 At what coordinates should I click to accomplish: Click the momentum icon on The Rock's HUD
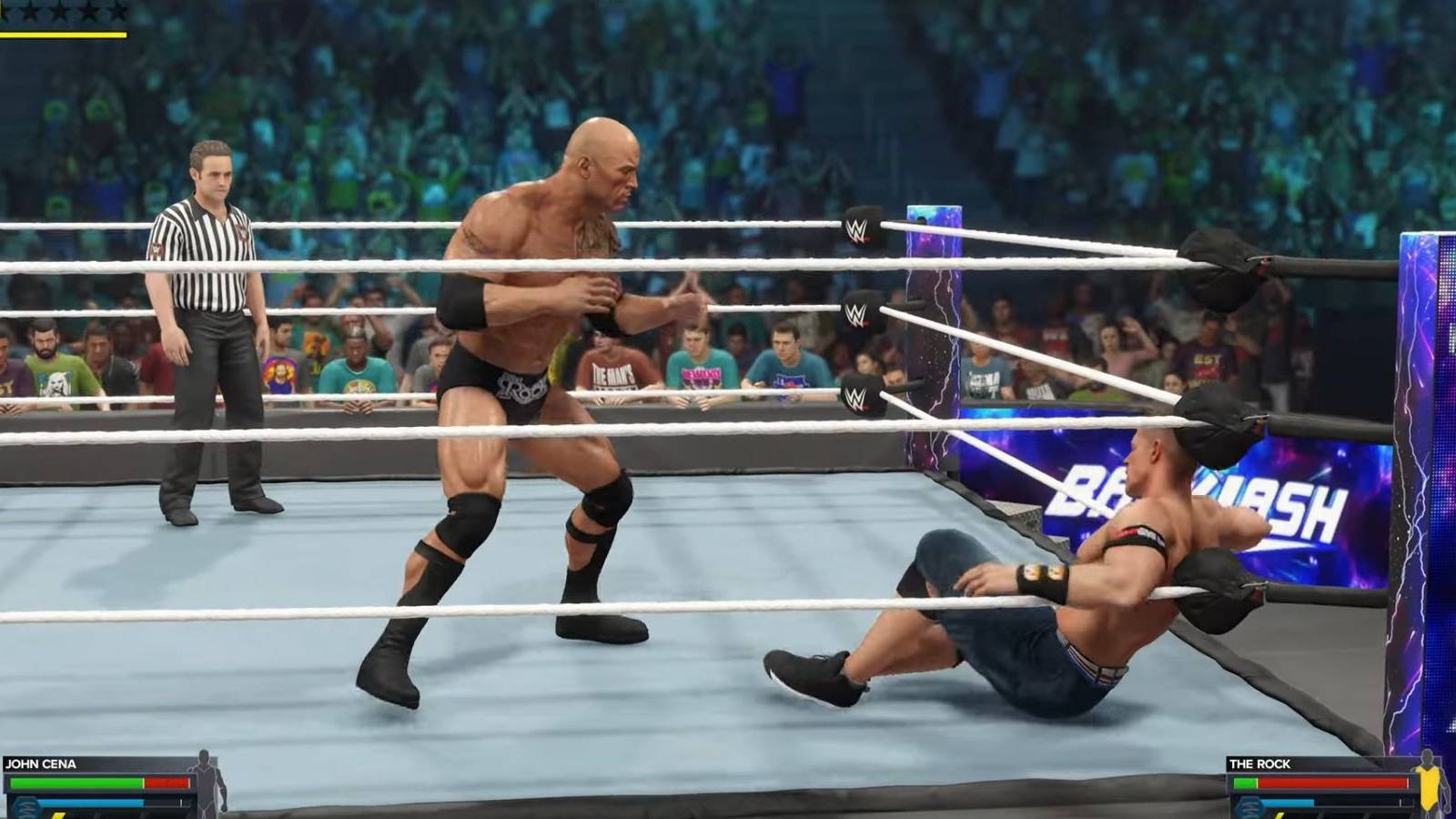click(1249, 808)
